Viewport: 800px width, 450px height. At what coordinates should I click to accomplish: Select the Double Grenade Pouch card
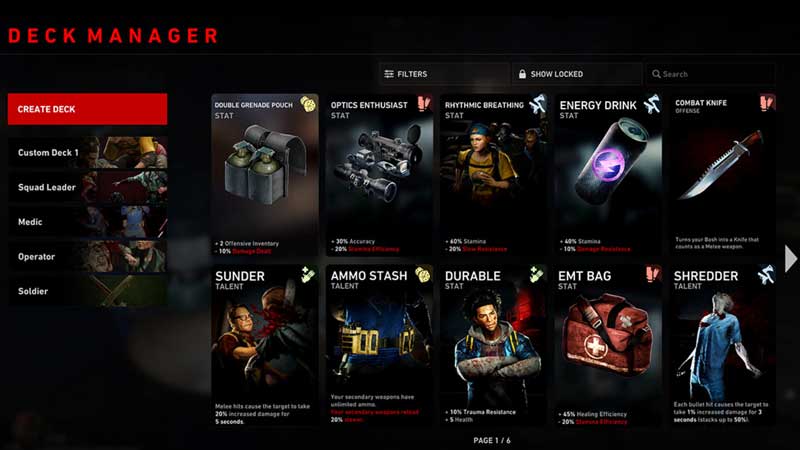coord(265,174)
